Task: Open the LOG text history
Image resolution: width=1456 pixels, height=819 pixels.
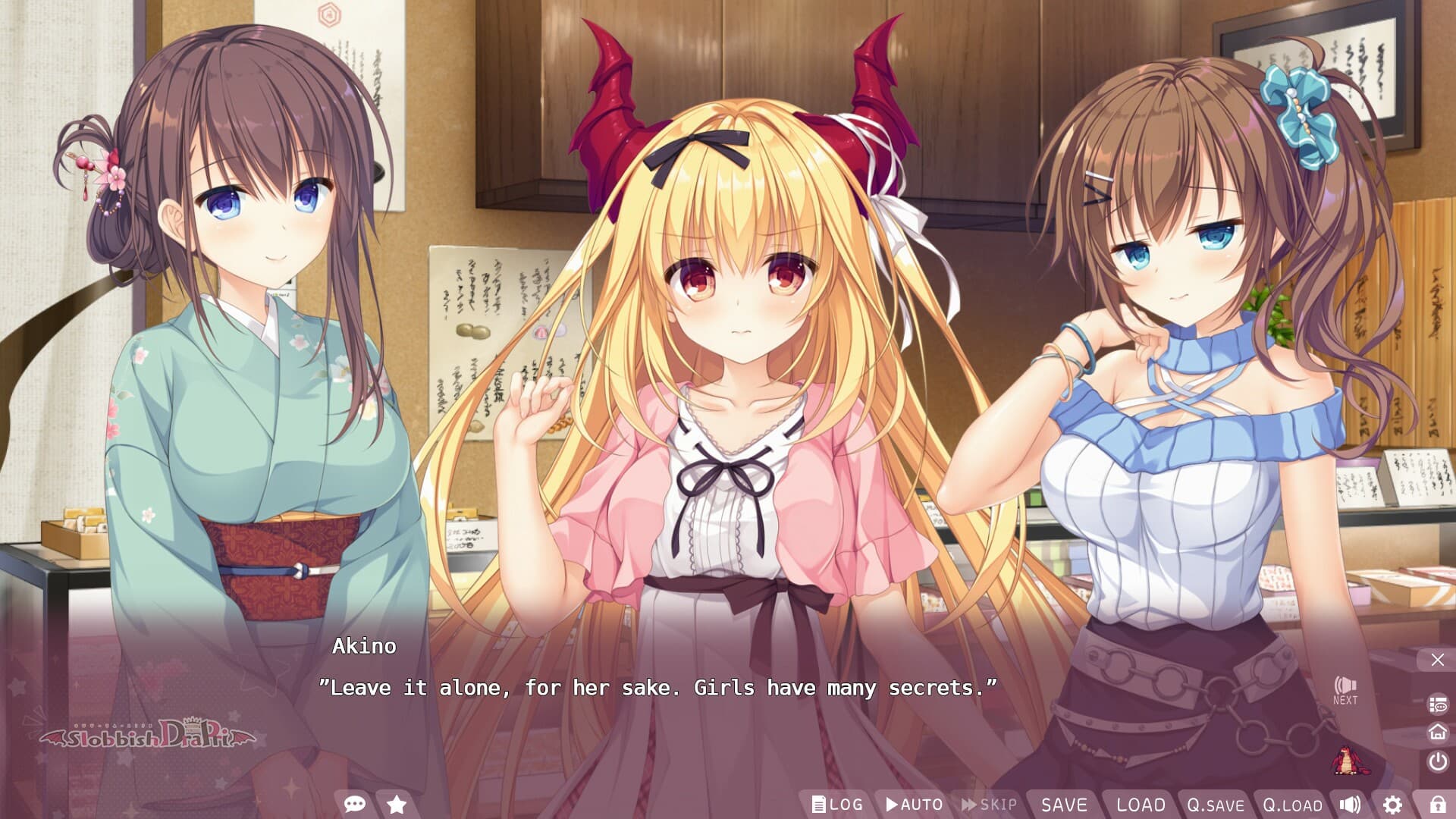Action: tap(839, 805)
